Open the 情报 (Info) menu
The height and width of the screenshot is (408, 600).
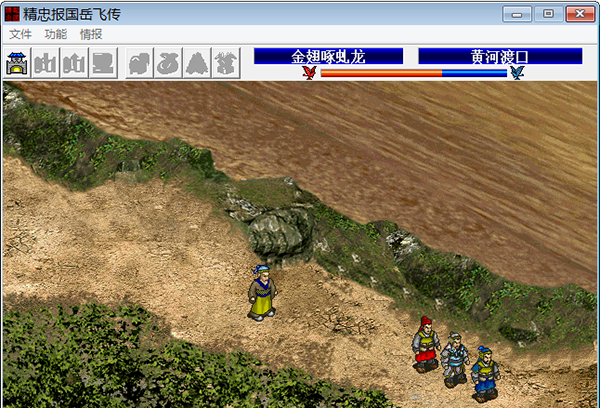[90, 34]
